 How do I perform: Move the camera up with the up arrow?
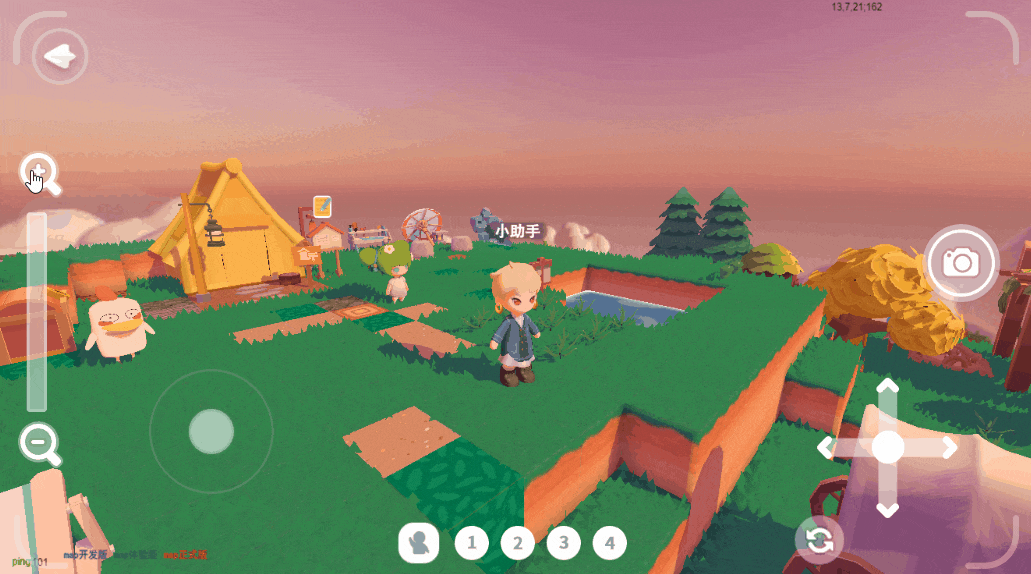887,387
